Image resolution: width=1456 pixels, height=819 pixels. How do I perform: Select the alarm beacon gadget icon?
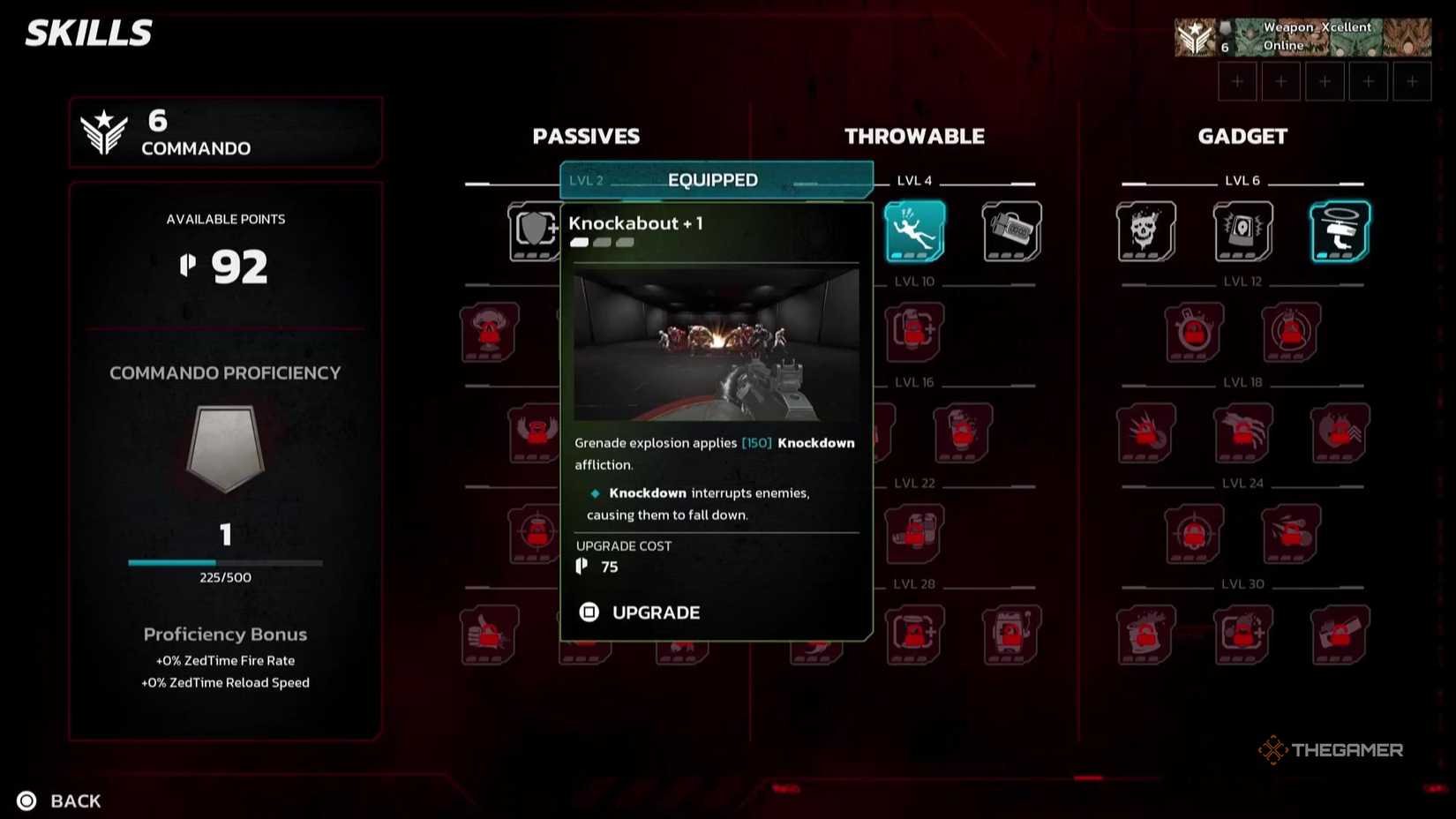1242,232
